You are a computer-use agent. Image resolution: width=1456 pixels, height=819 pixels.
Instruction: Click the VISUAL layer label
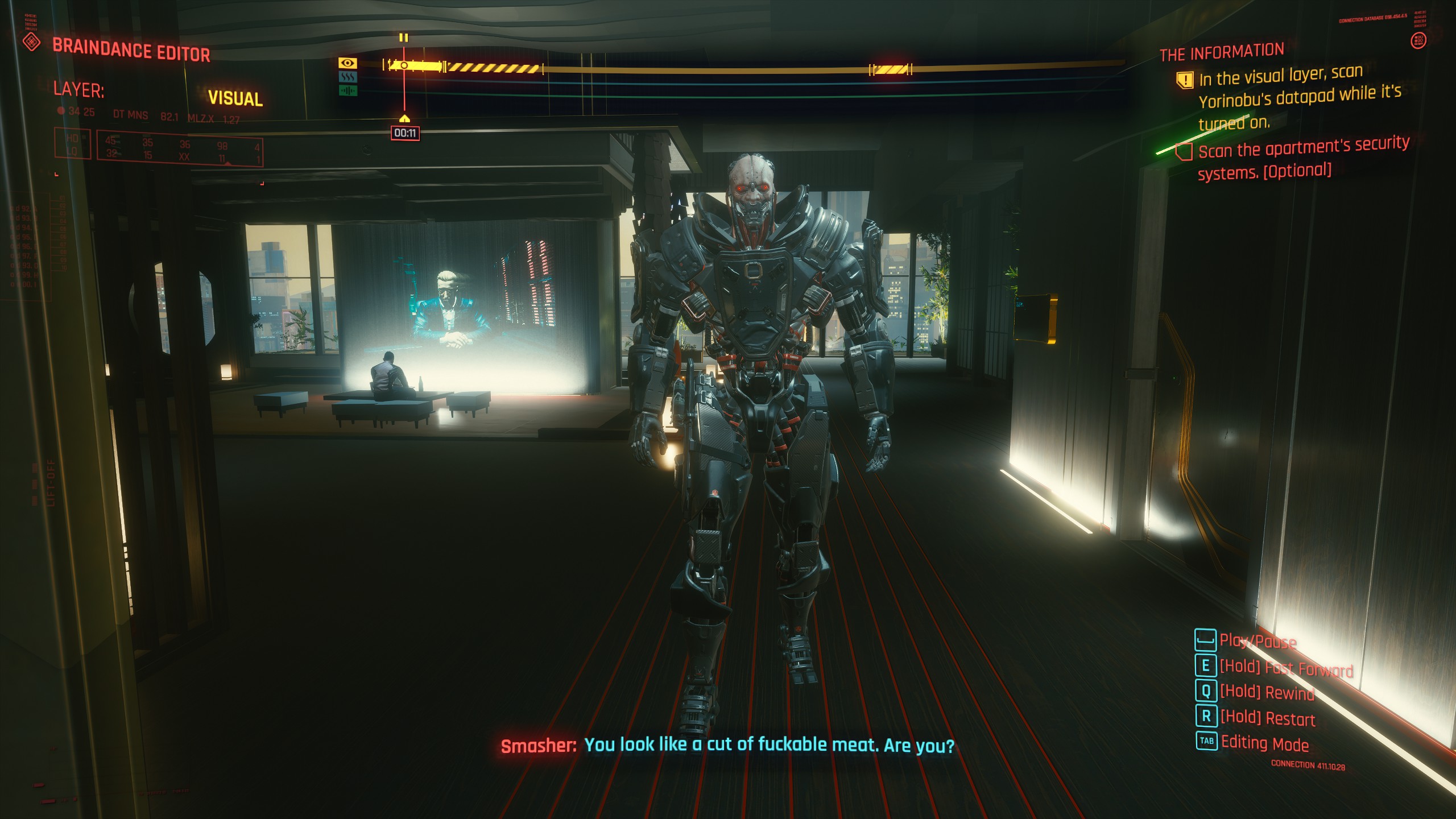(x=235, y=98)
